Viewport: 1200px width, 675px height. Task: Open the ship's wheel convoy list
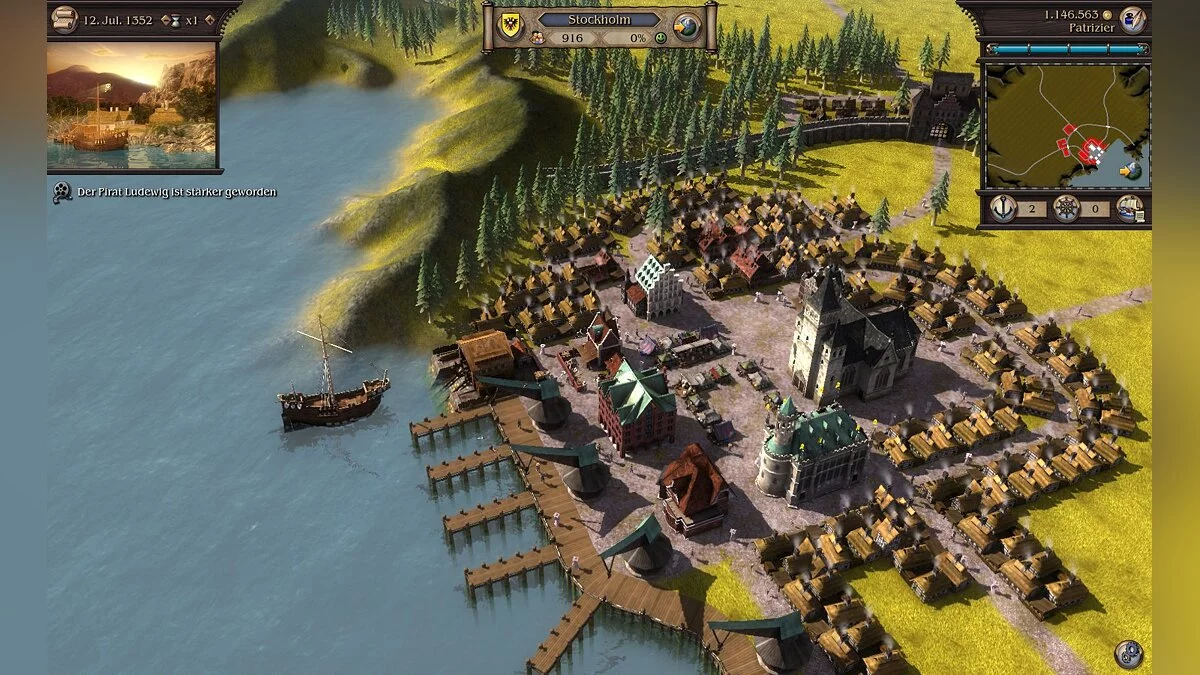coord(1067,209)
